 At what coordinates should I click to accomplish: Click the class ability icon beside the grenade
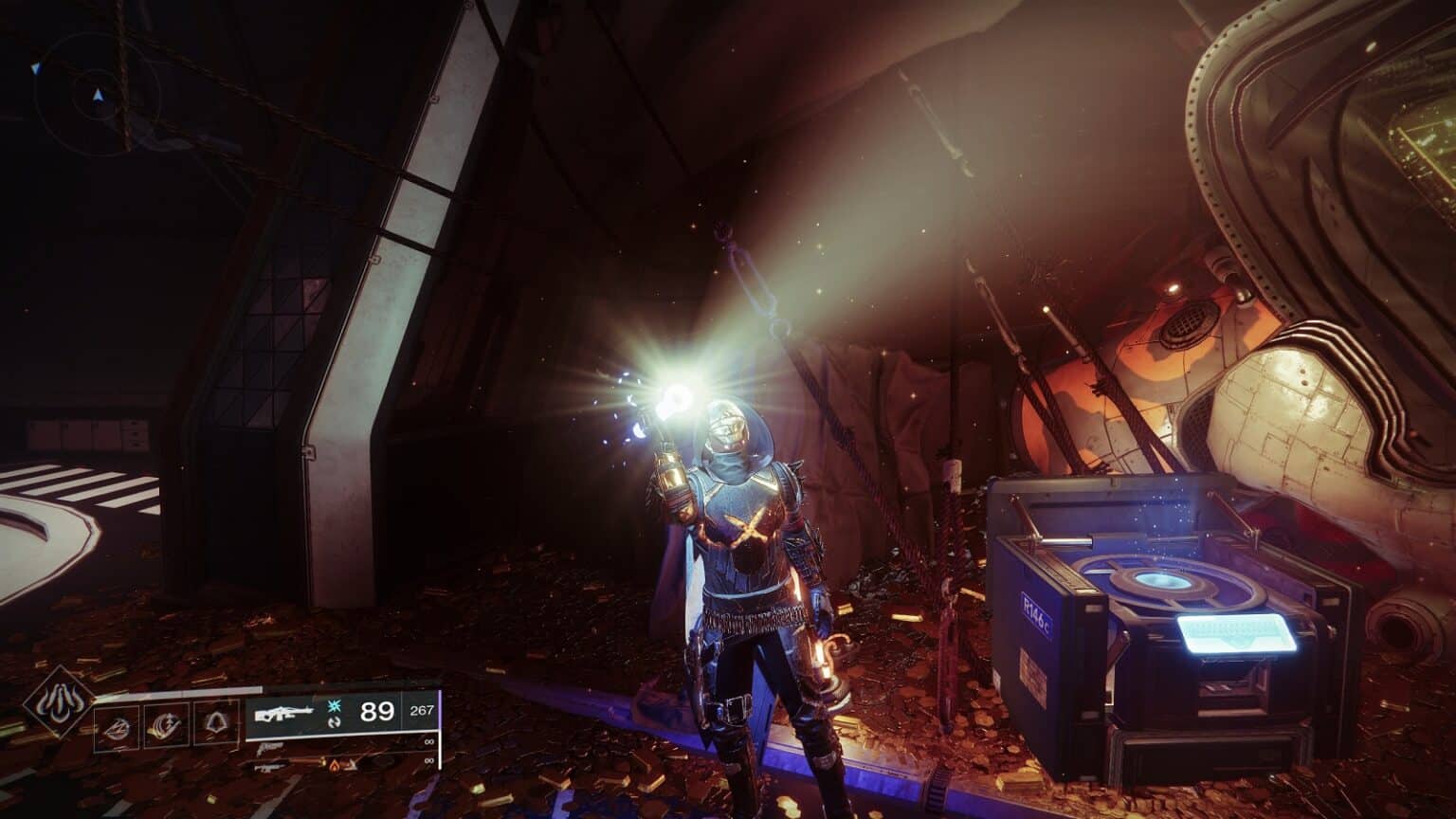coord(215,723)
